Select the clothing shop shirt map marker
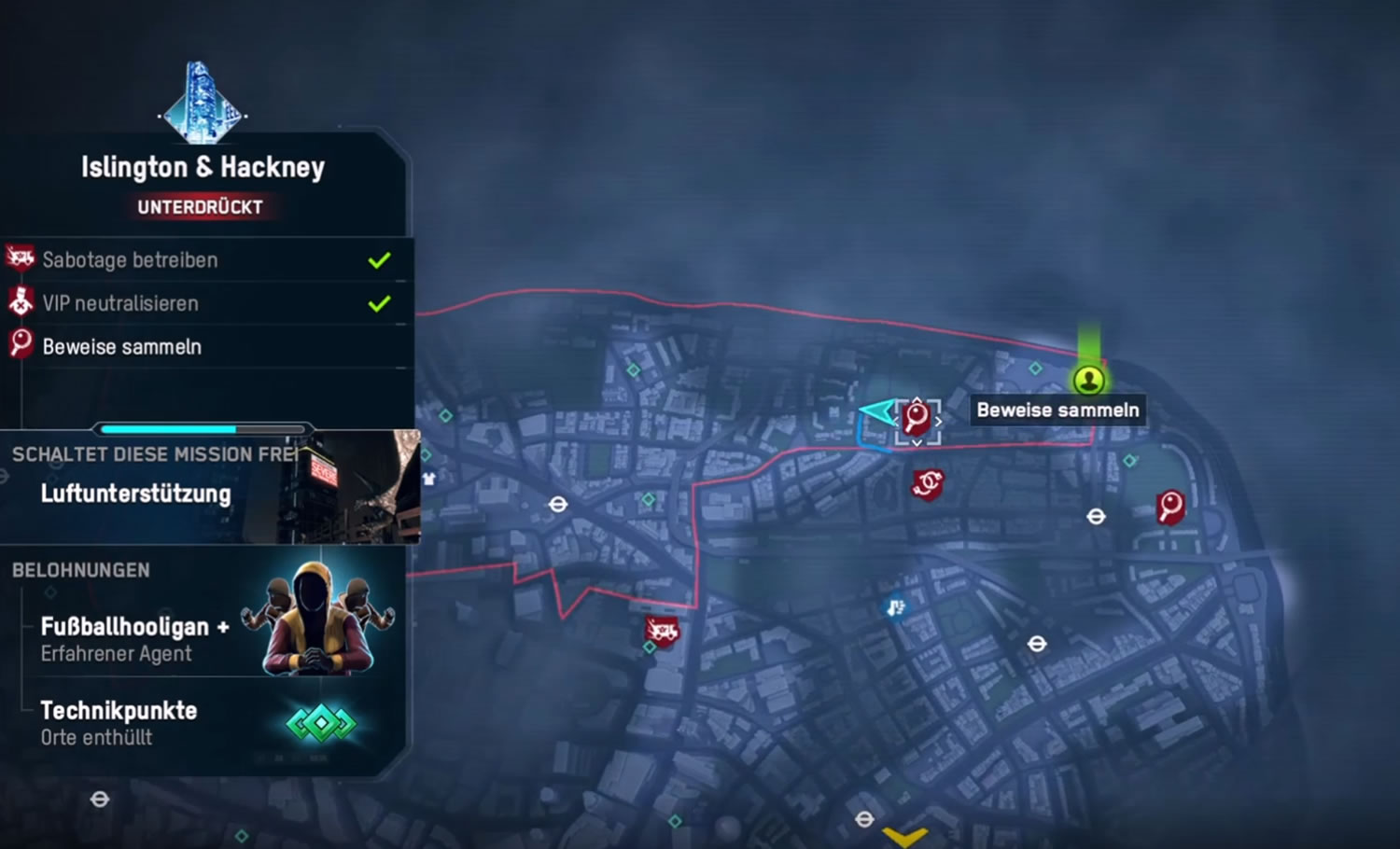This screenshot has height=849, width=1400. coord(428,479)
